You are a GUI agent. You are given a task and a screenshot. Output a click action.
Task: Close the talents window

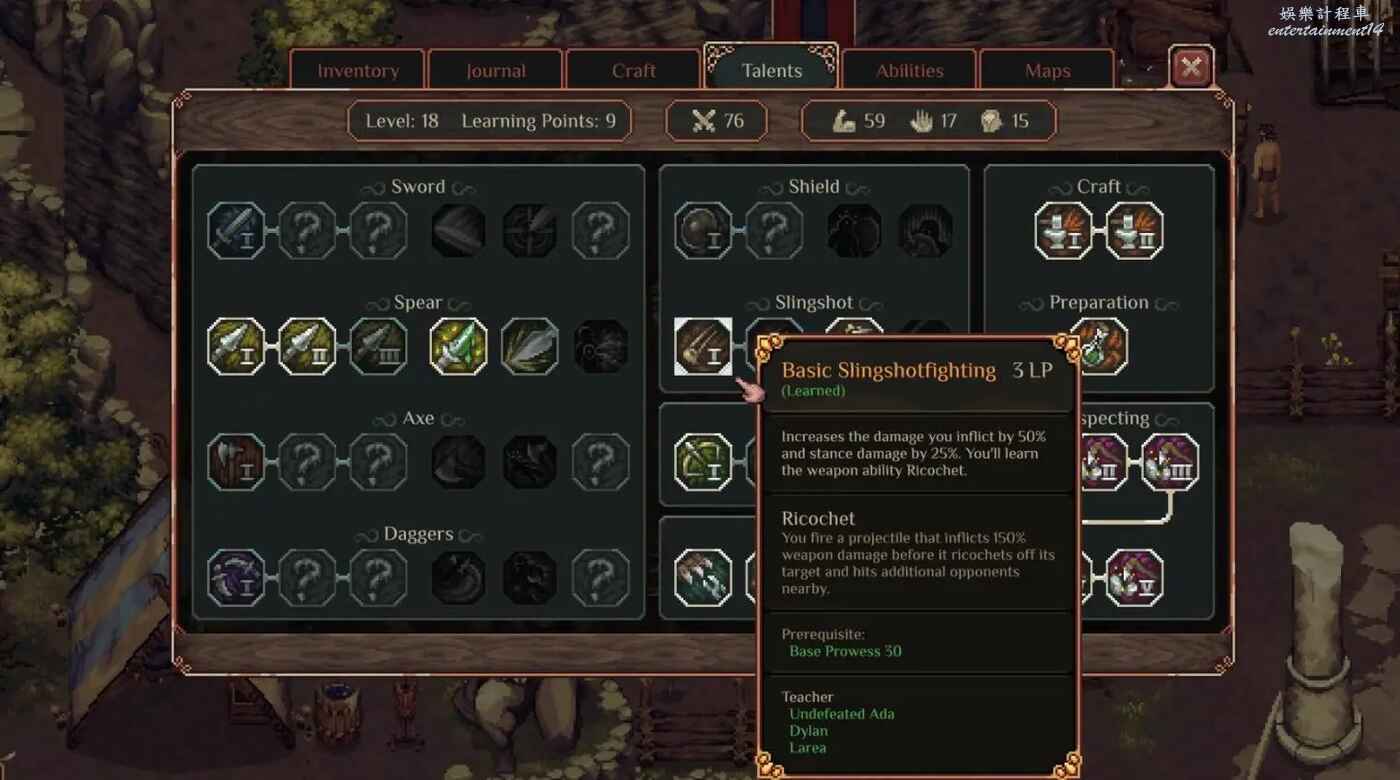[1191, 68]
